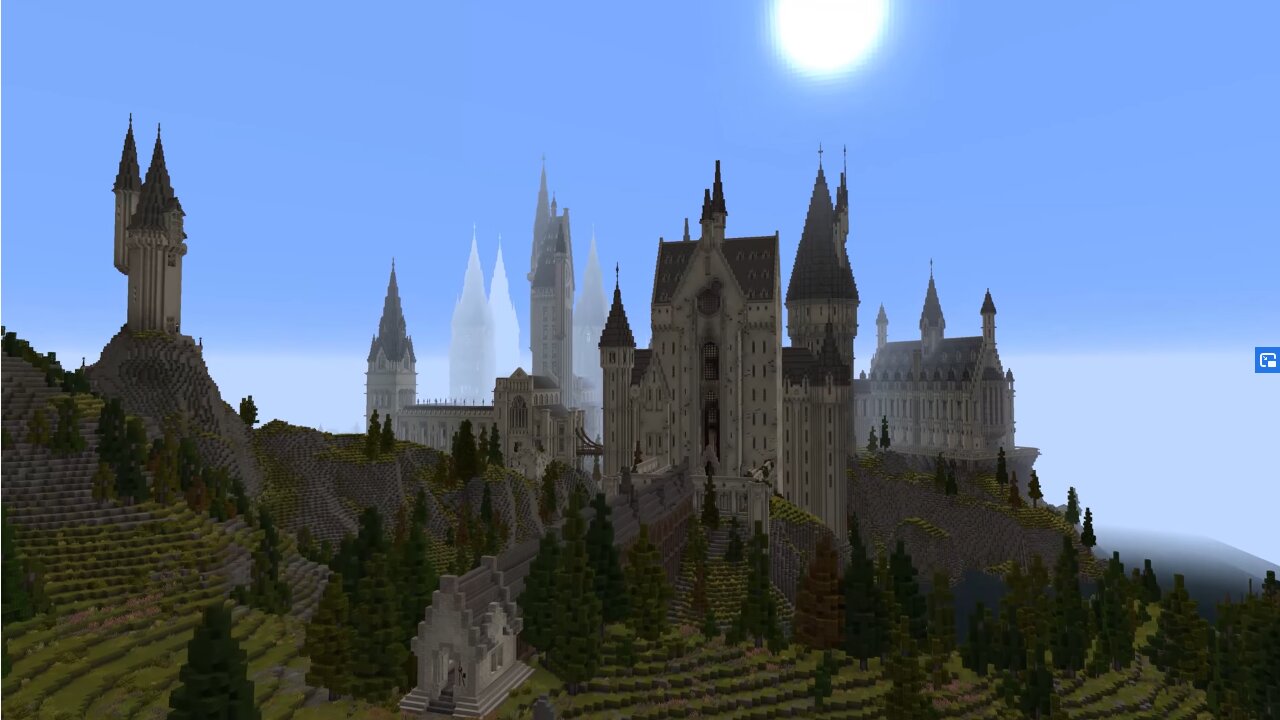This screenshot has width=1280, height=720.
Task: Open the picture-in-picture video overlay button
Action: coord(1267,360)
